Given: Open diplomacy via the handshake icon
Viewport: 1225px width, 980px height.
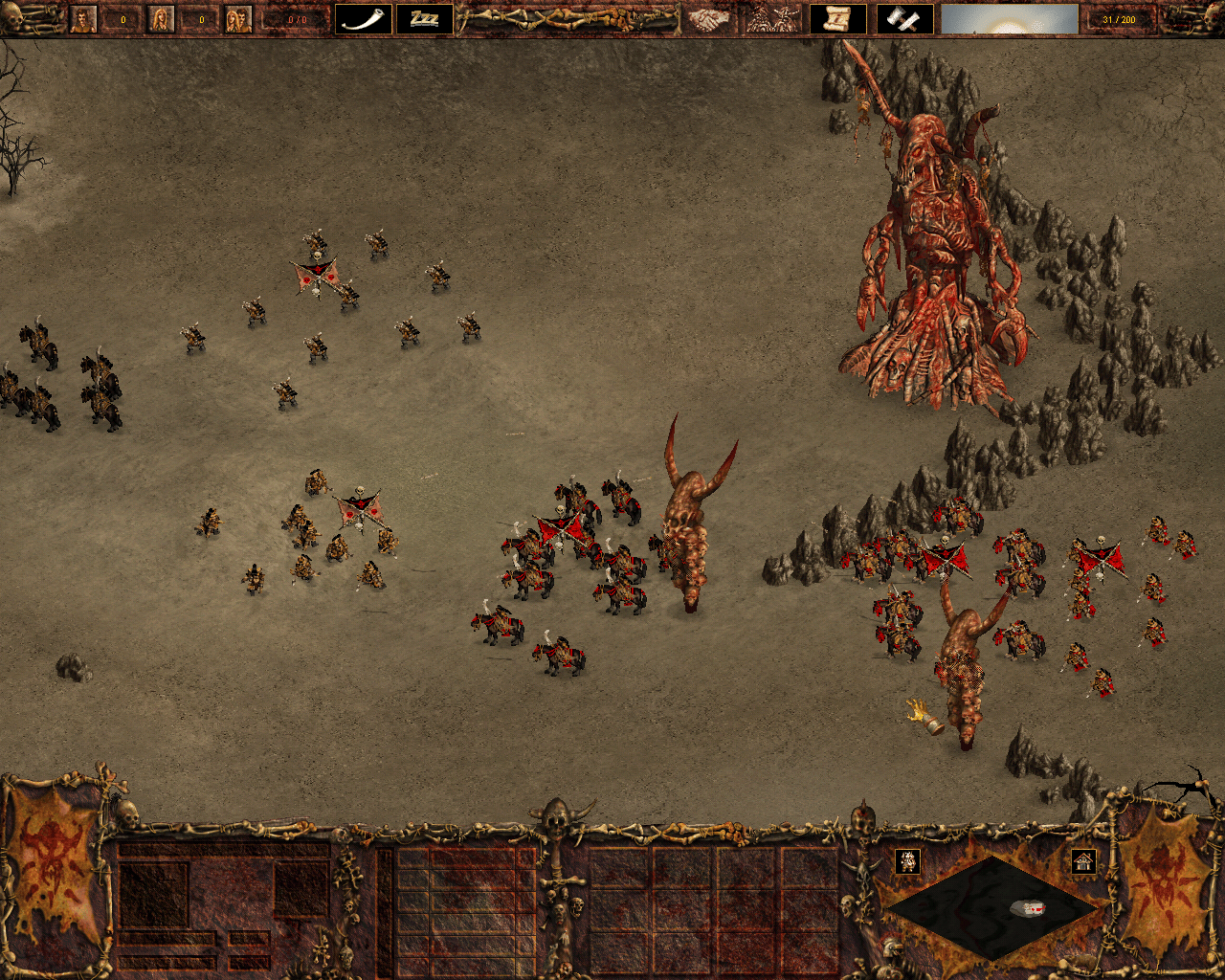Looking at the screenshot, I should [x=708, y=19].
